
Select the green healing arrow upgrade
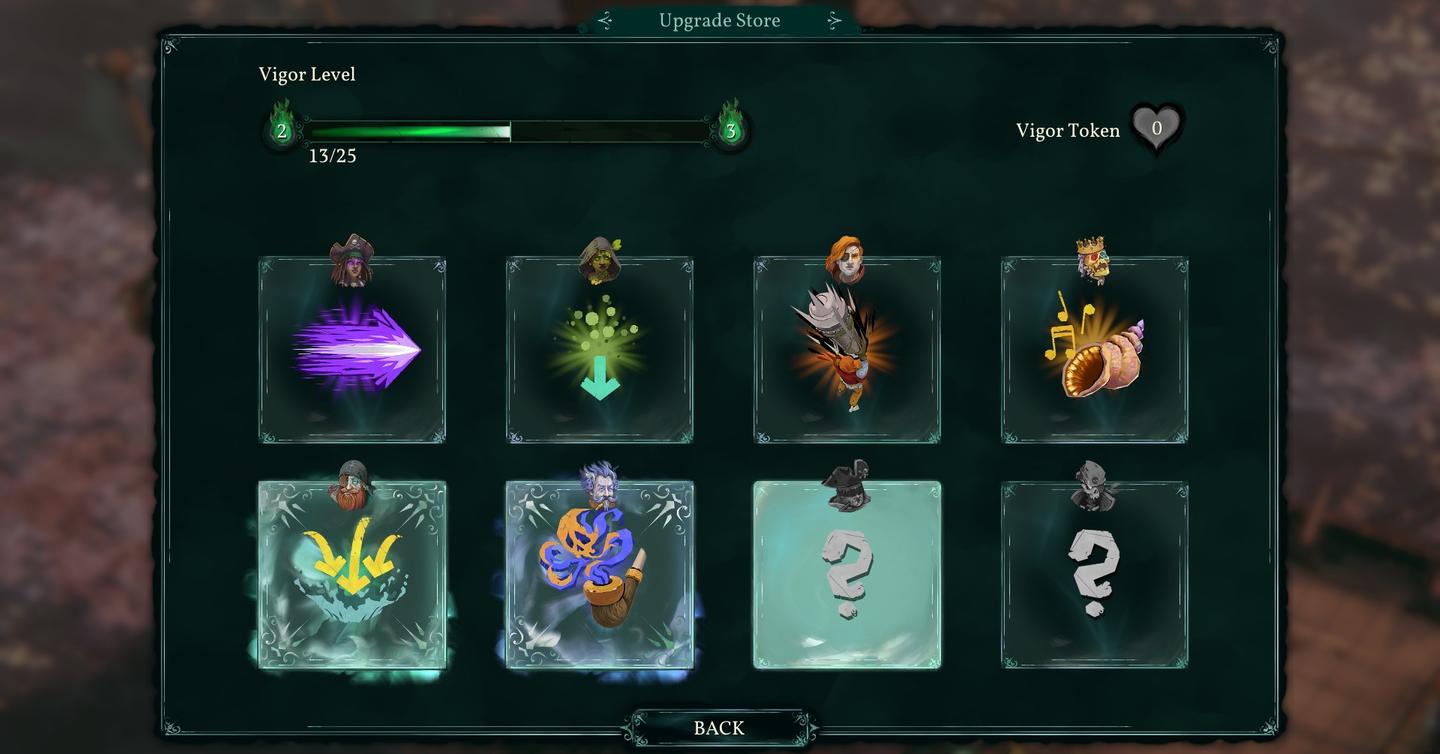pyautogui.click(x=599, y=348)
